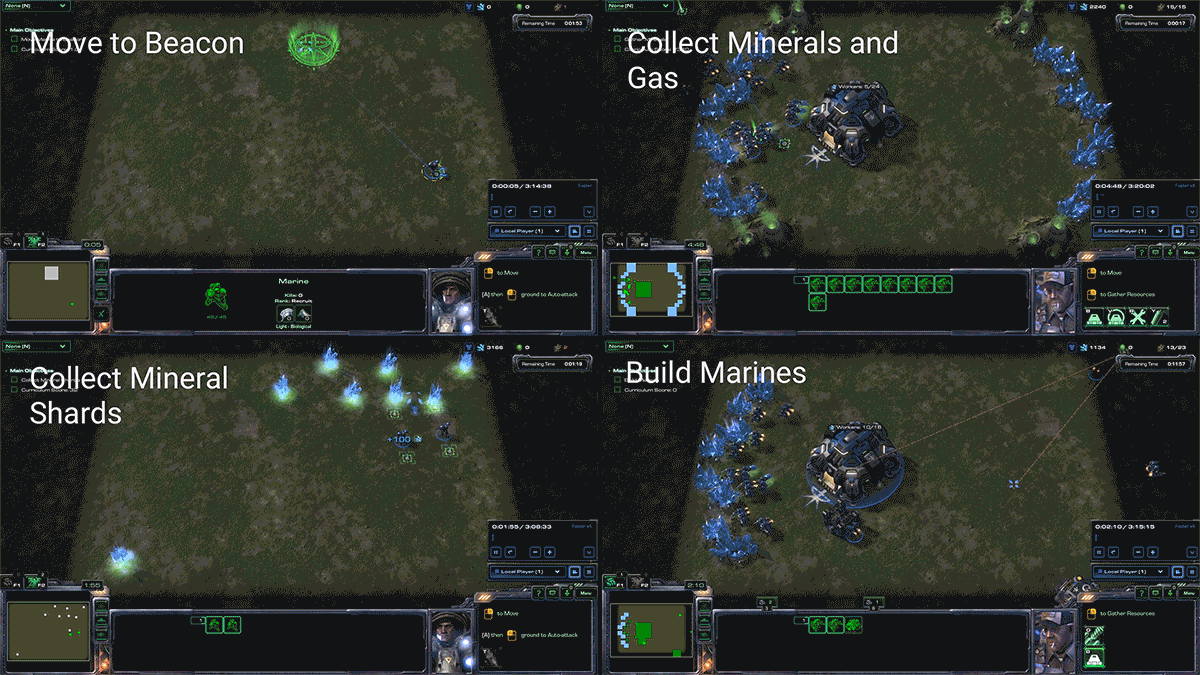Select control group 6 tab in Build Marines panel
The image size is (1200, 675).
coord(873,601)
